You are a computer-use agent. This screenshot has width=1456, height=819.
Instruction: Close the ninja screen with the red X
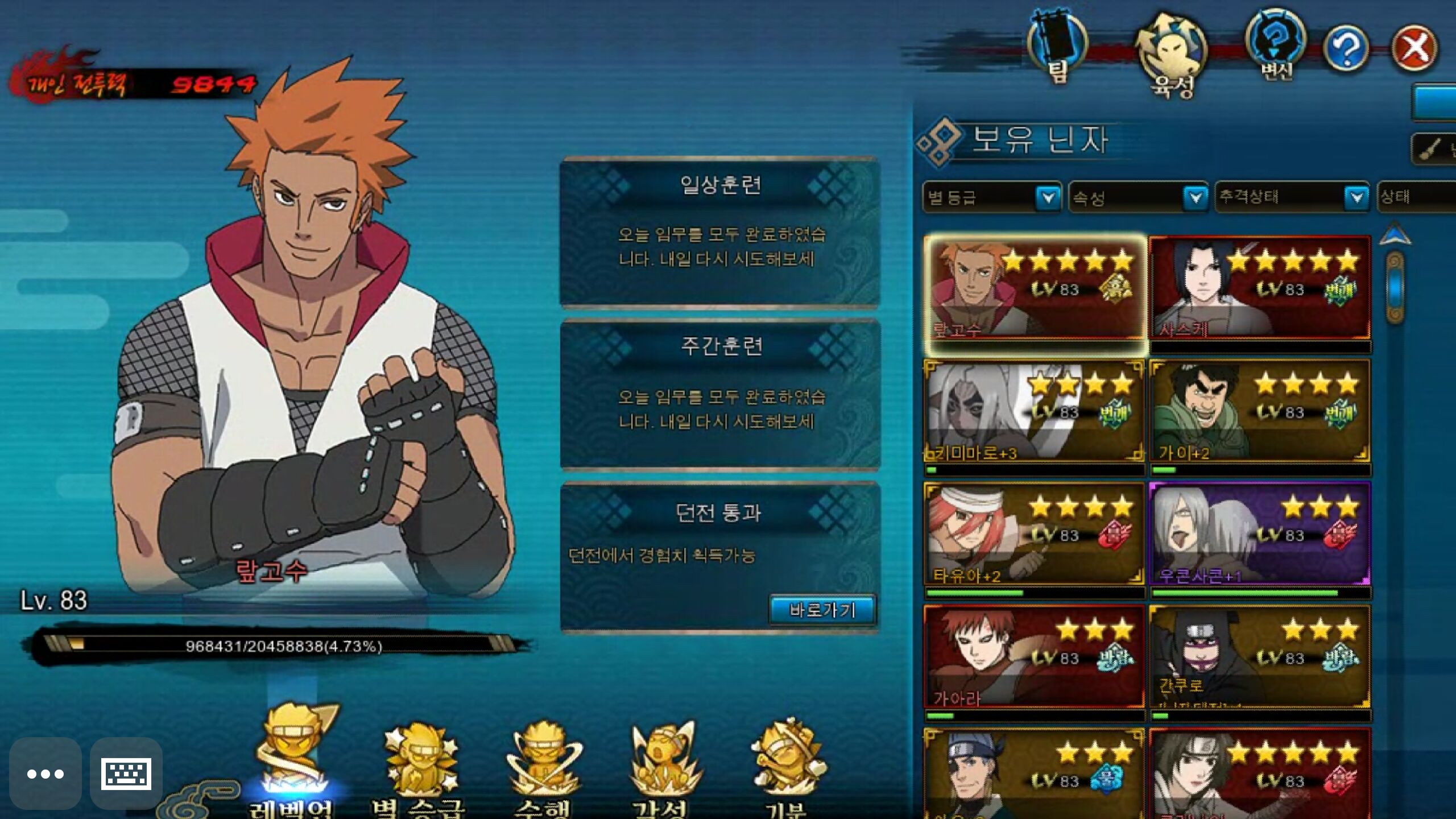(1414, 48)
